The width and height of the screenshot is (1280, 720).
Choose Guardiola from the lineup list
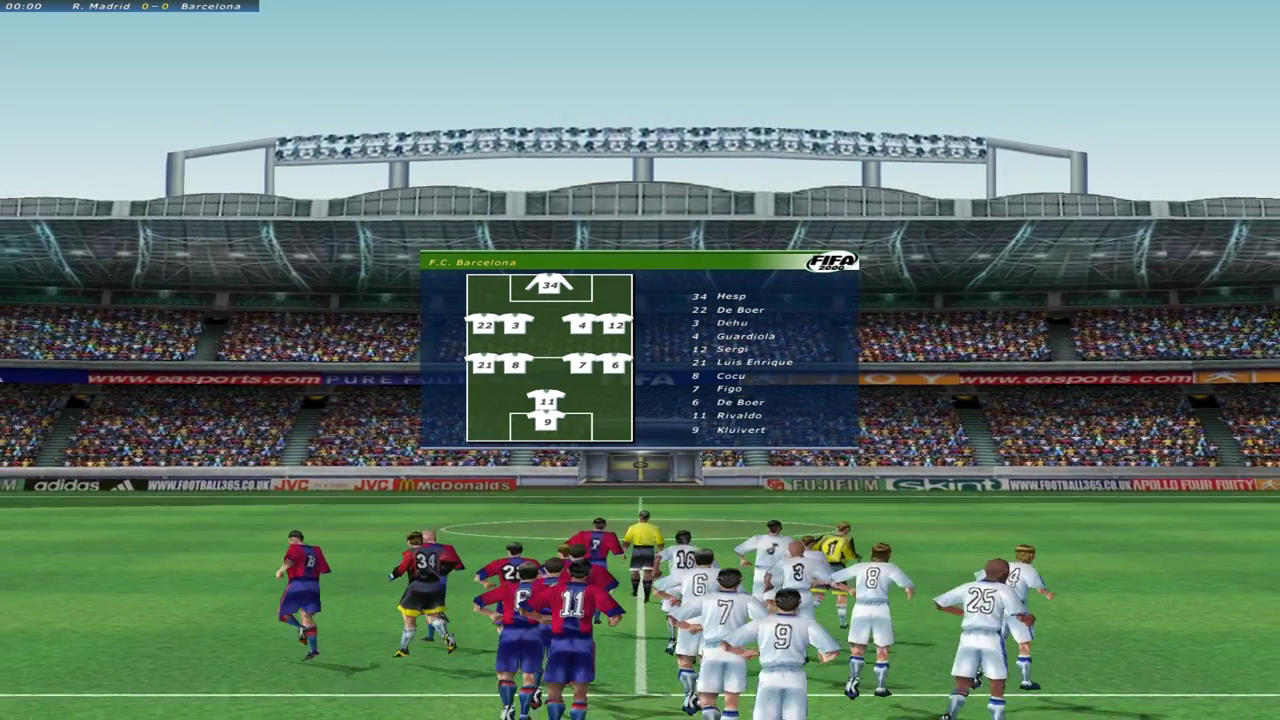(746, 336)
